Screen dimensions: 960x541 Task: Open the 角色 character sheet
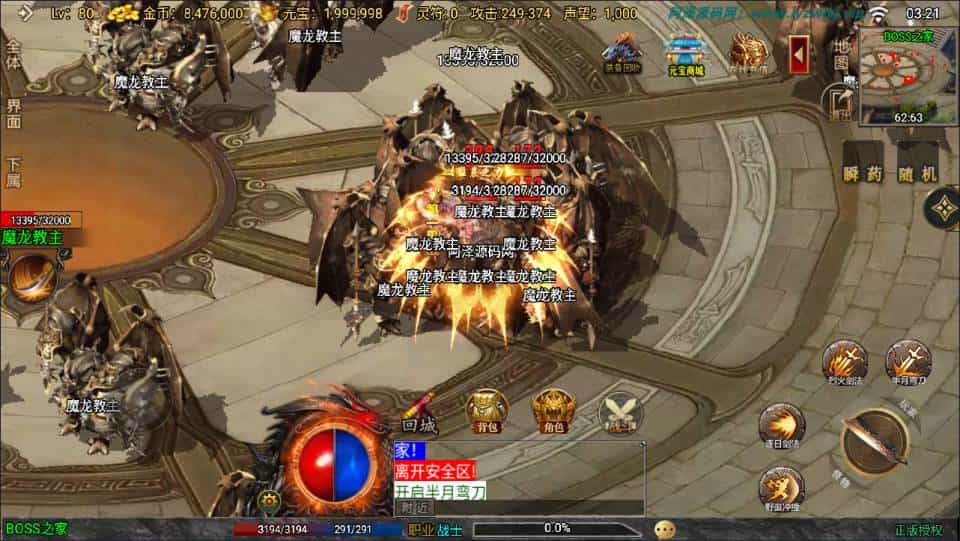[552, 410]
